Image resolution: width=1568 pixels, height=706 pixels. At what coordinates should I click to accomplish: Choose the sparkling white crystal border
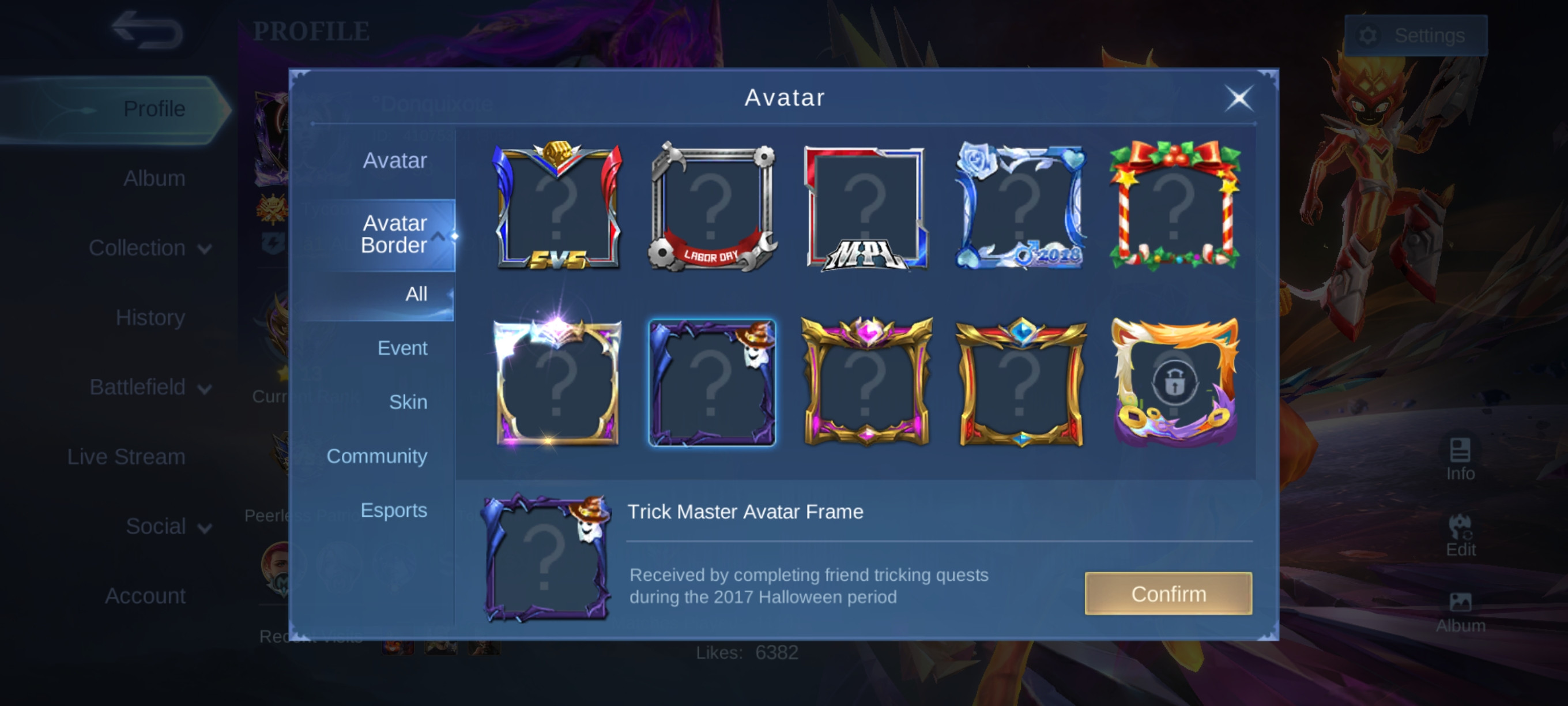tap(557, 382)
